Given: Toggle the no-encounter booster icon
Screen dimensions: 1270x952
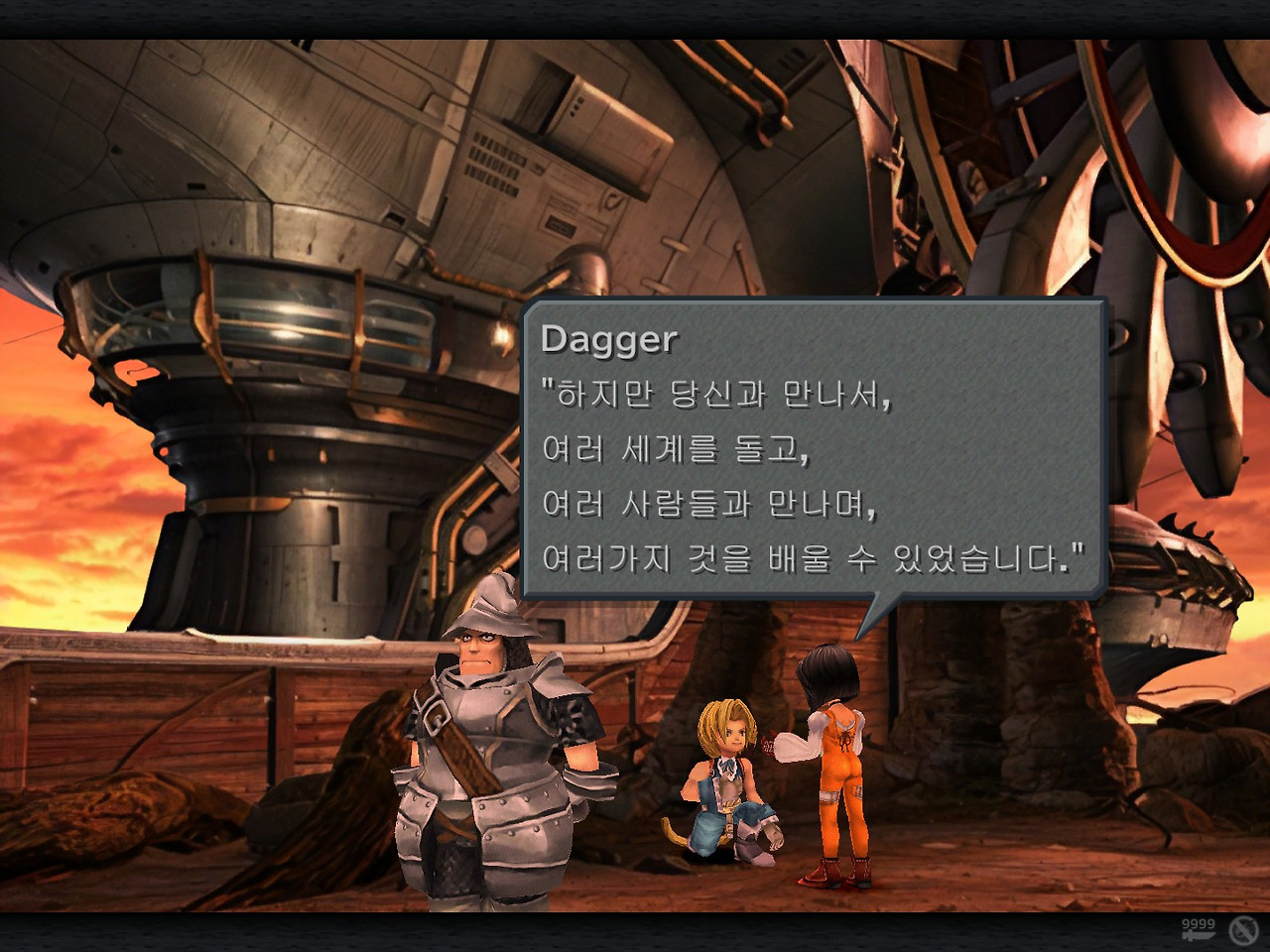Looking at the screenshot, I should coord(1243,930).
